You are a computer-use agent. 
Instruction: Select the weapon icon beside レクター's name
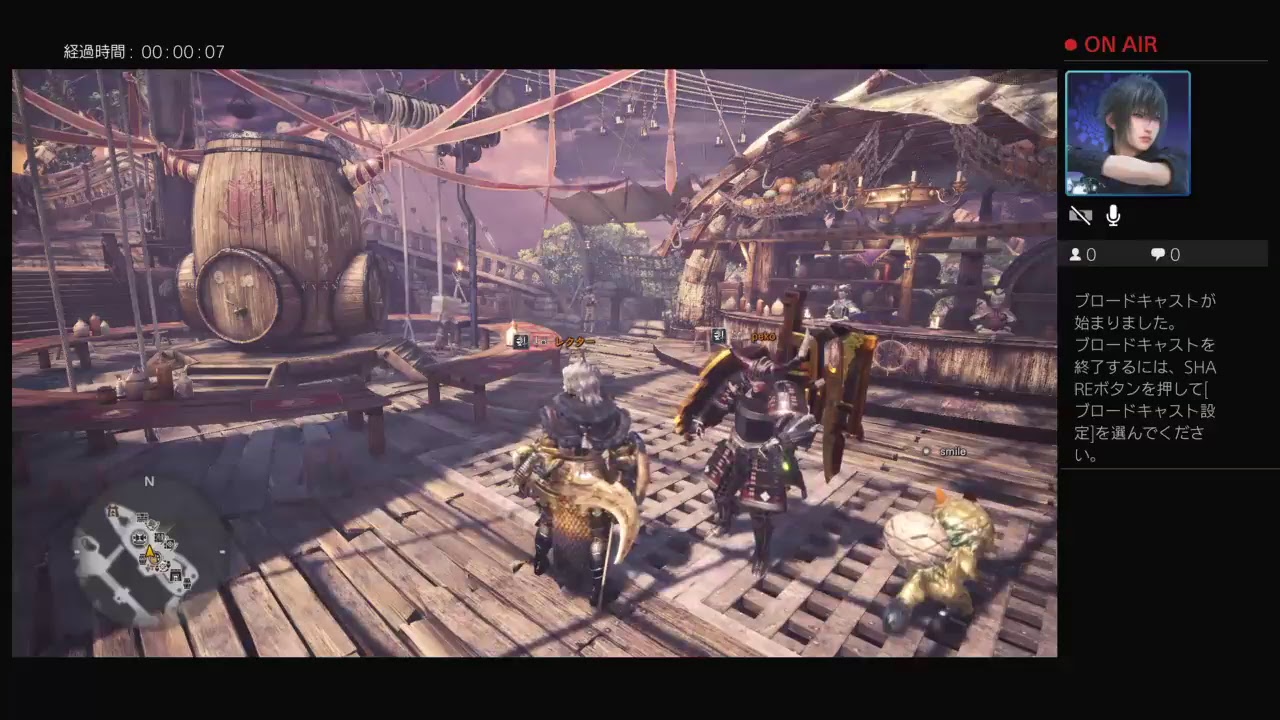[x=519, y=342]
